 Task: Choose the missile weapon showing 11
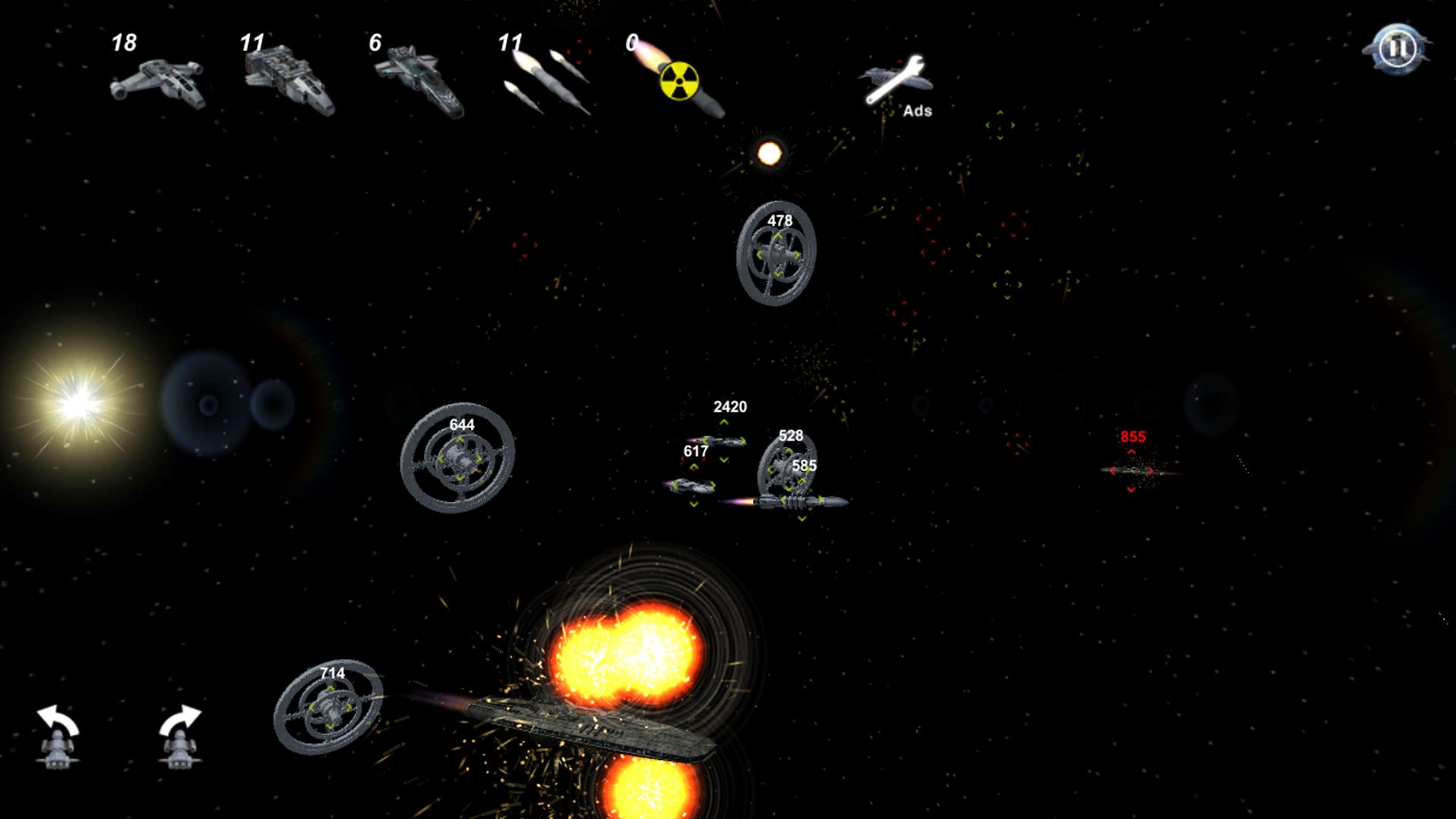(542, 80)
